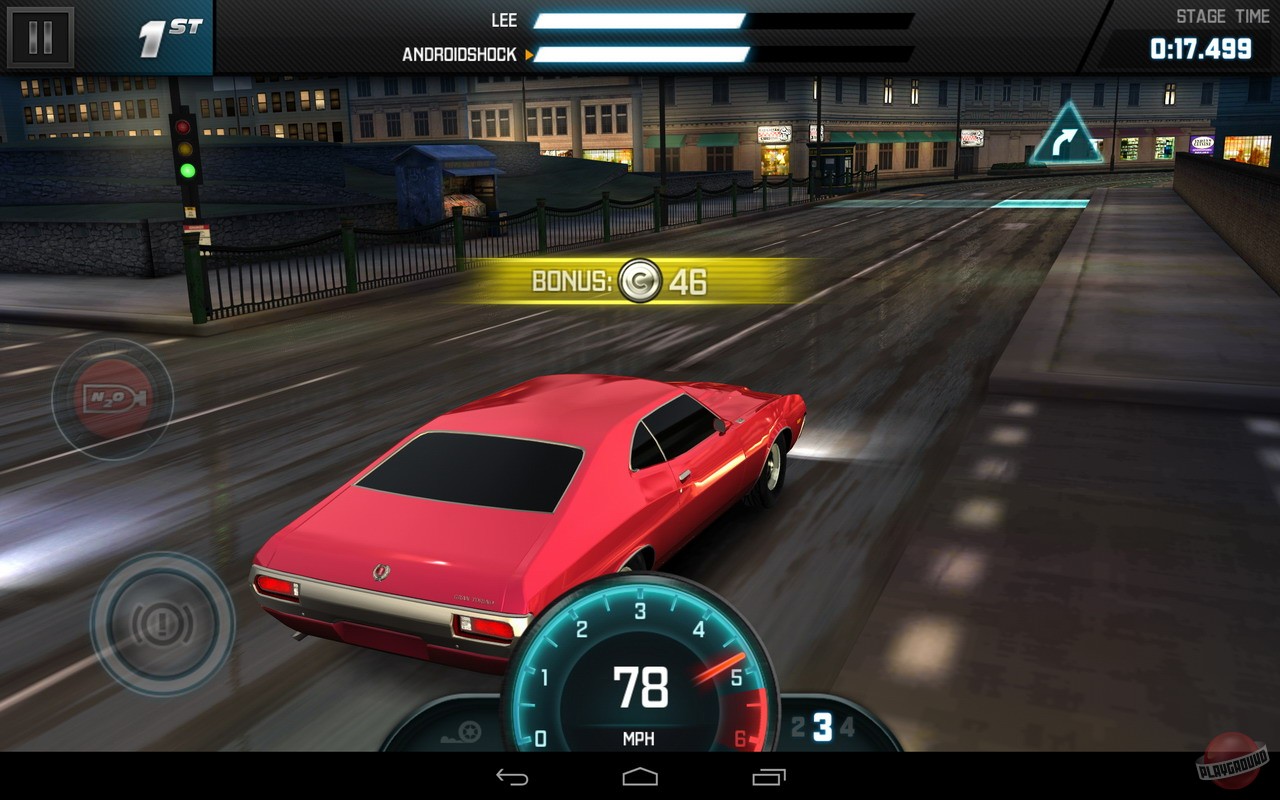The width and height of the screenshot is (1280, 800).
Task: Tap the BONUS: 46 banner
Action: pos(600,282)
